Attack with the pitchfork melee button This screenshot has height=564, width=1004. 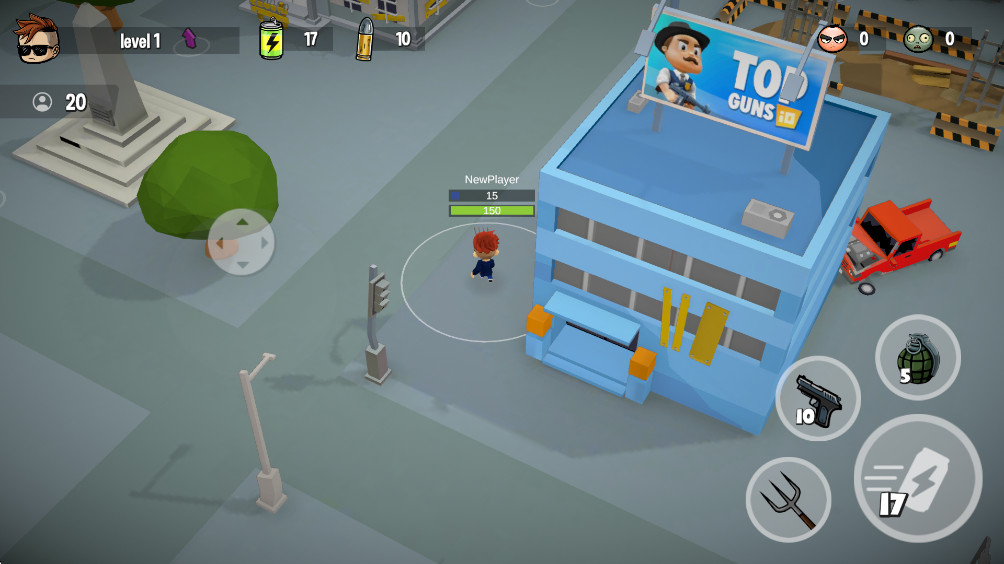[788, 498]
